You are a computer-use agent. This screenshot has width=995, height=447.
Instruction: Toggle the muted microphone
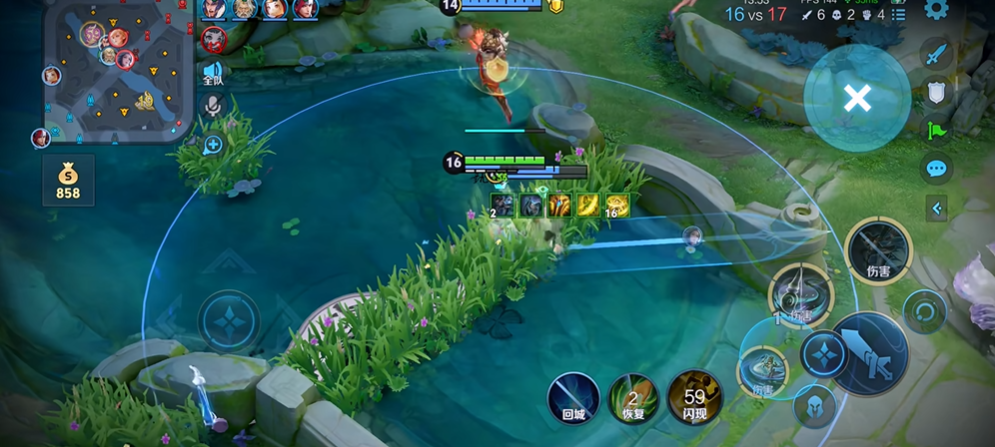click(213, 106)
